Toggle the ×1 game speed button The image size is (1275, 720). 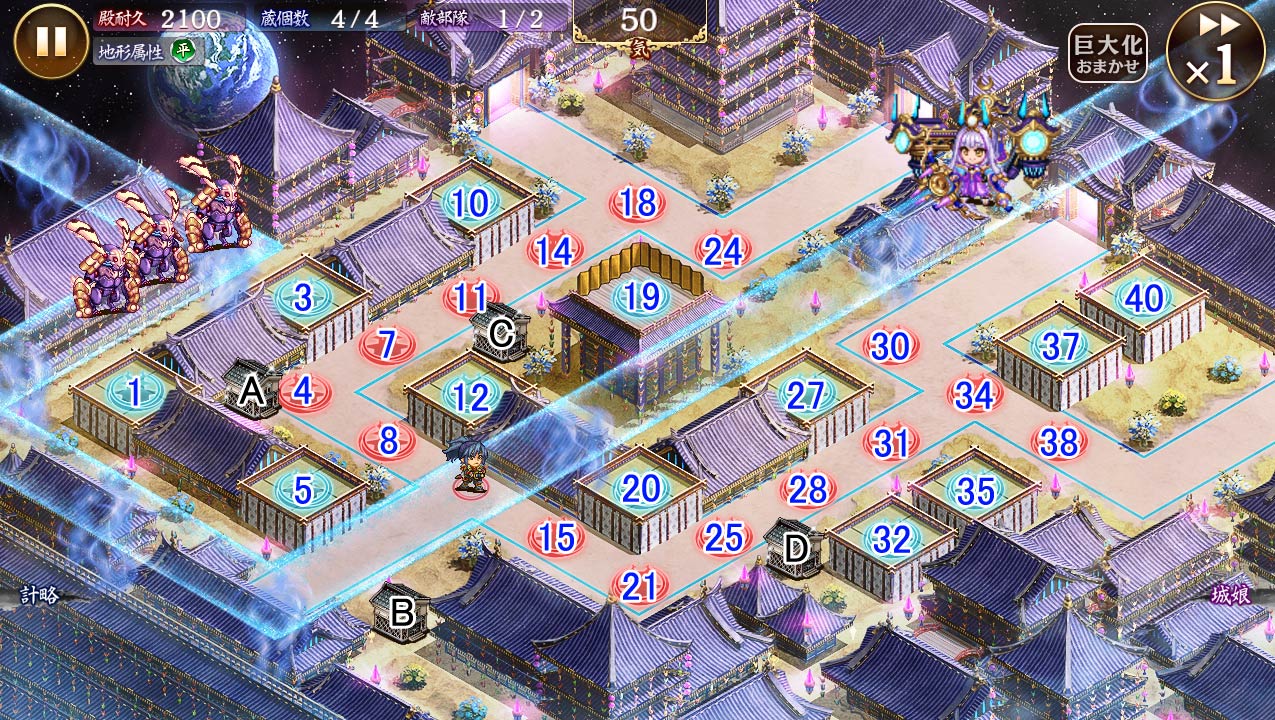coord(1214,51)
